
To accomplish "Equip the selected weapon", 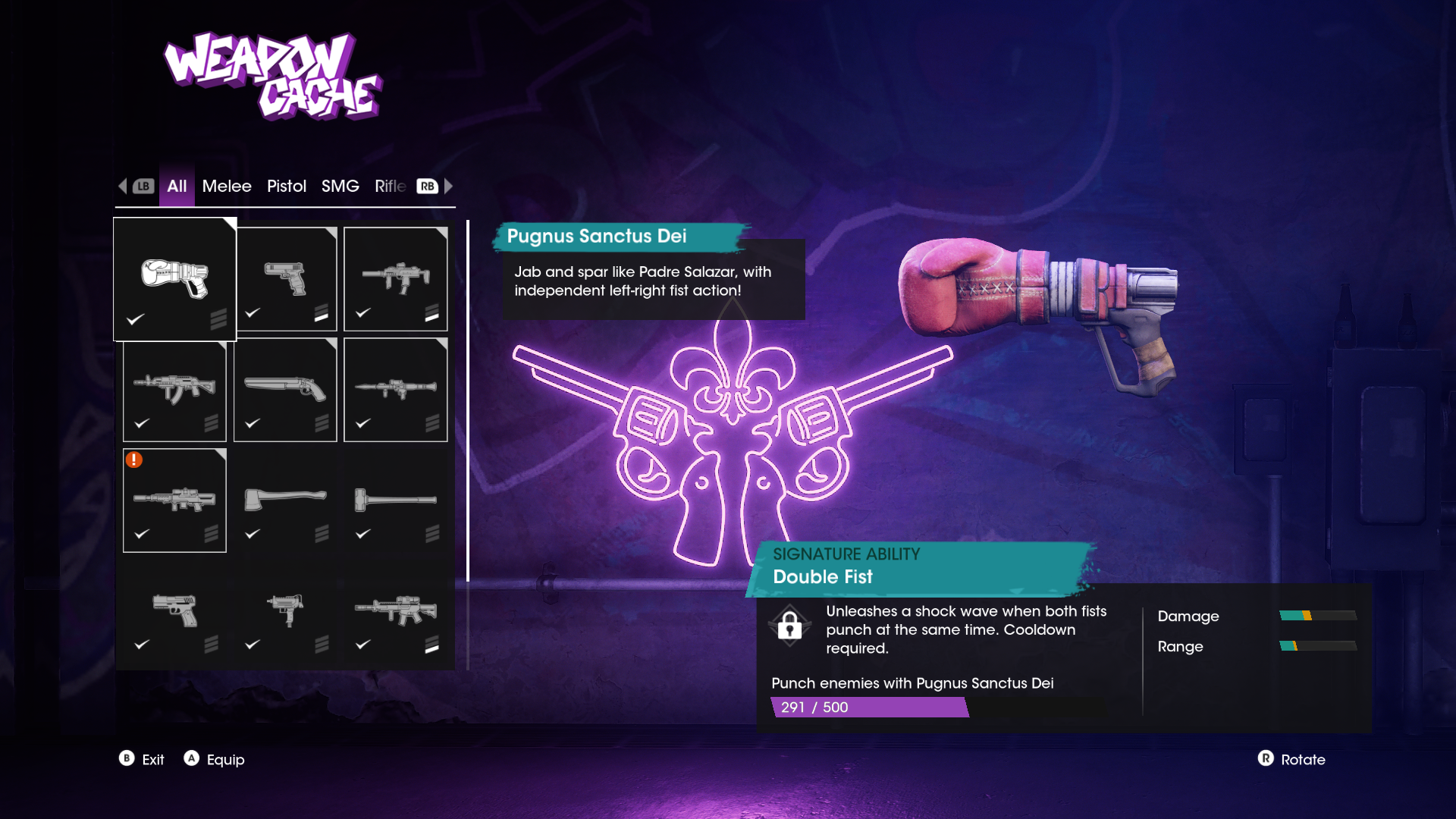I will (x=215, y=759).
